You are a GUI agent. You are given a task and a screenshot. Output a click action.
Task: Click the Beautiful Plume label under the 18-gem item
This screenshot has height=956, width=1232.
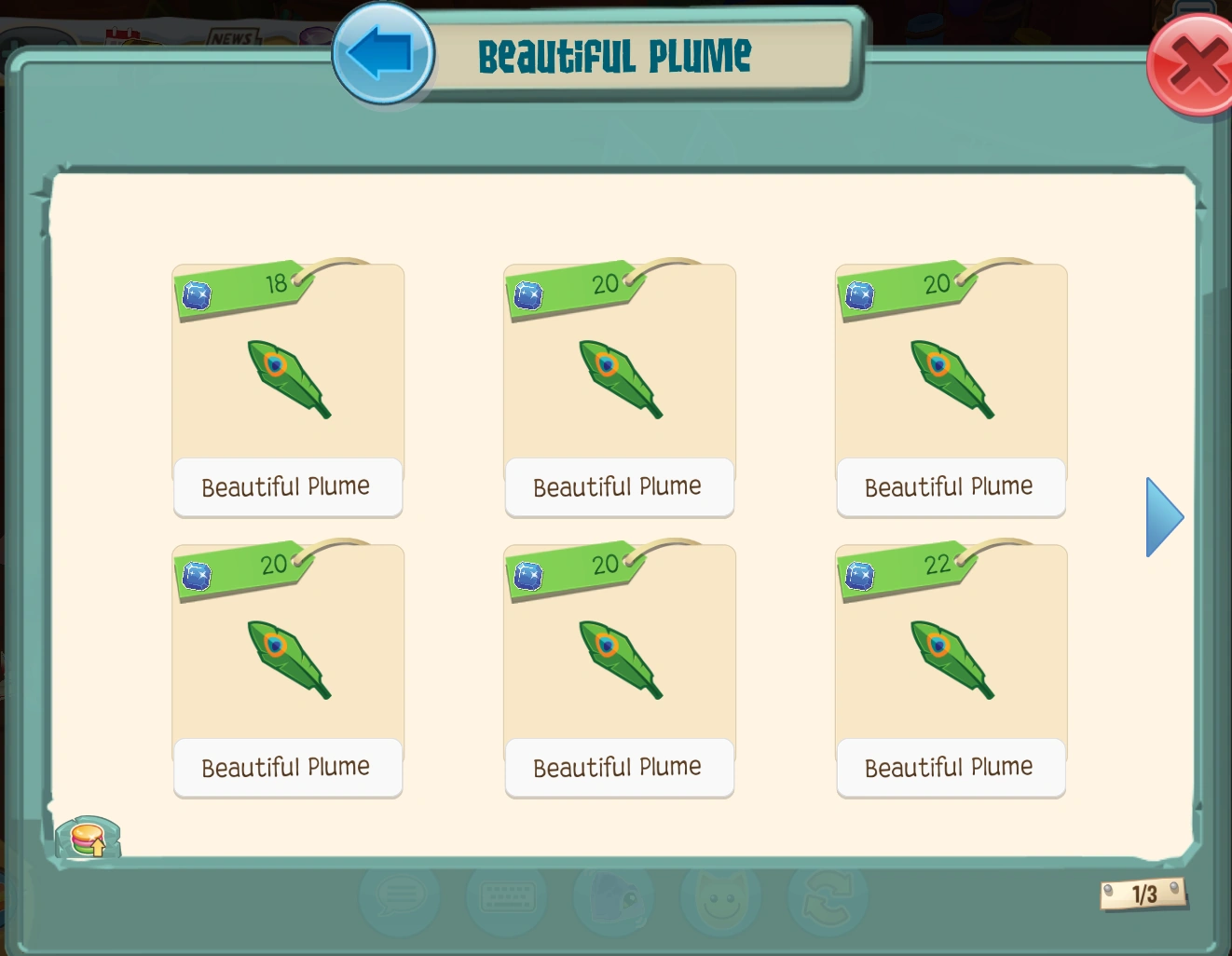click(x=287, y=486)
